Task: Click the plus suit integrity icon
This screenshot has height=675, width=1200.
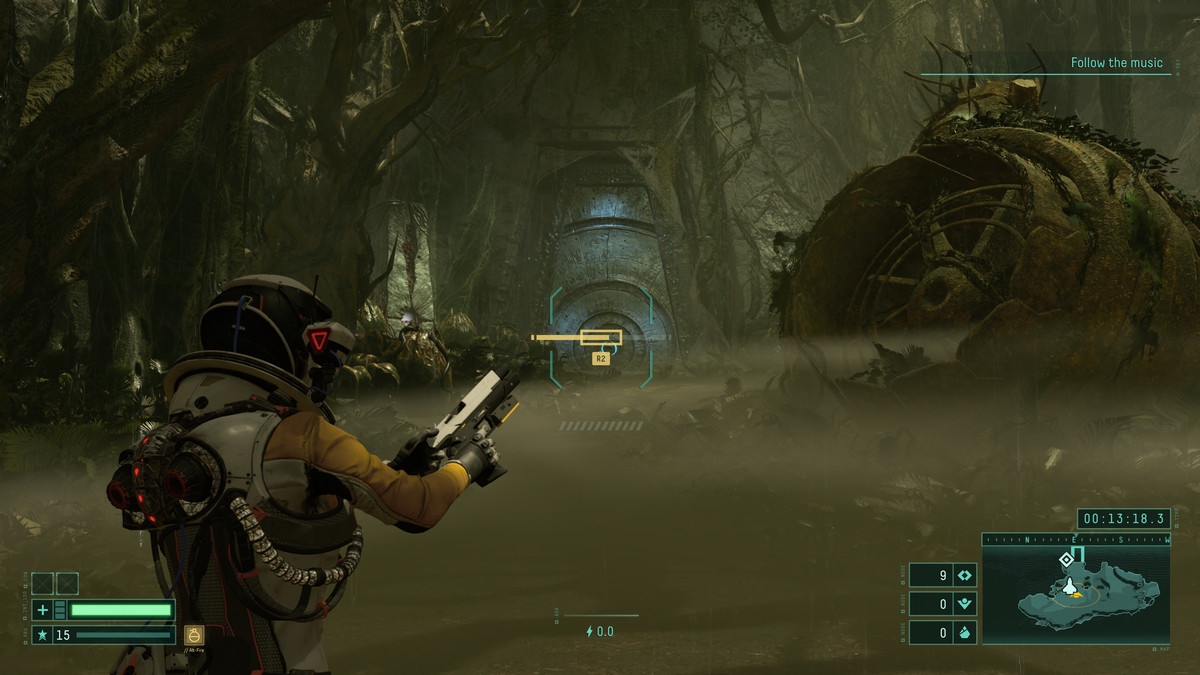Action: tap(42, 610)
